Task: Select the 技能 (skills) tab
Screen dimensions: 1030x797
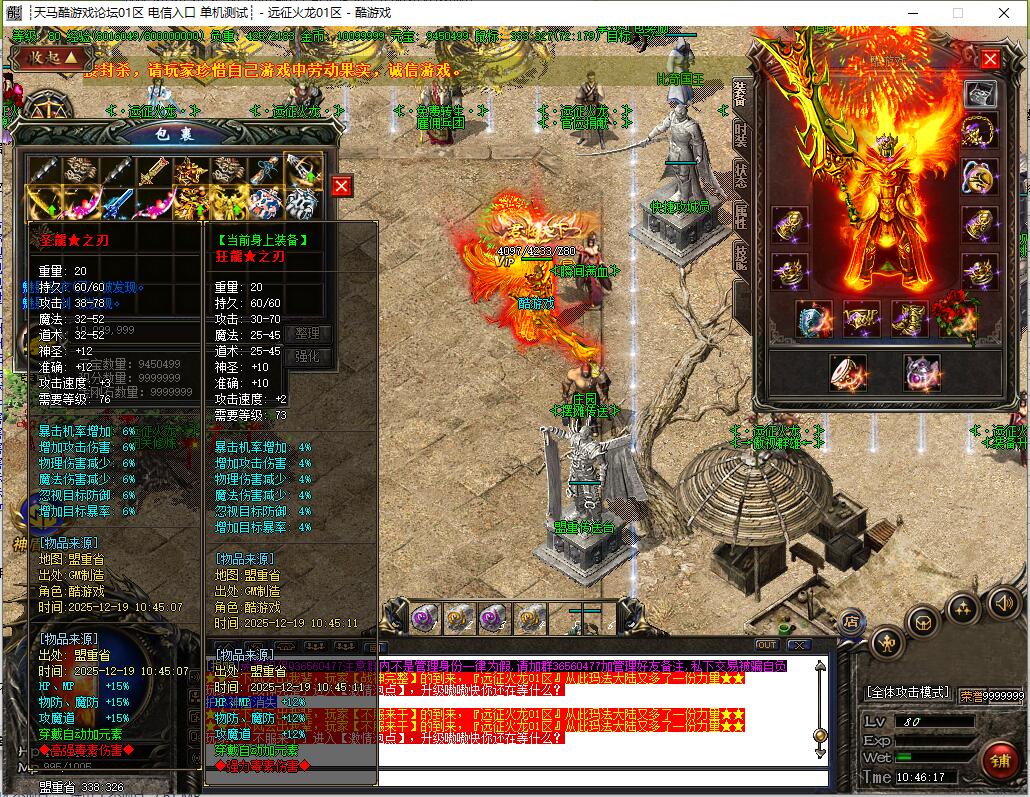Action: click(x=741, y=256)
